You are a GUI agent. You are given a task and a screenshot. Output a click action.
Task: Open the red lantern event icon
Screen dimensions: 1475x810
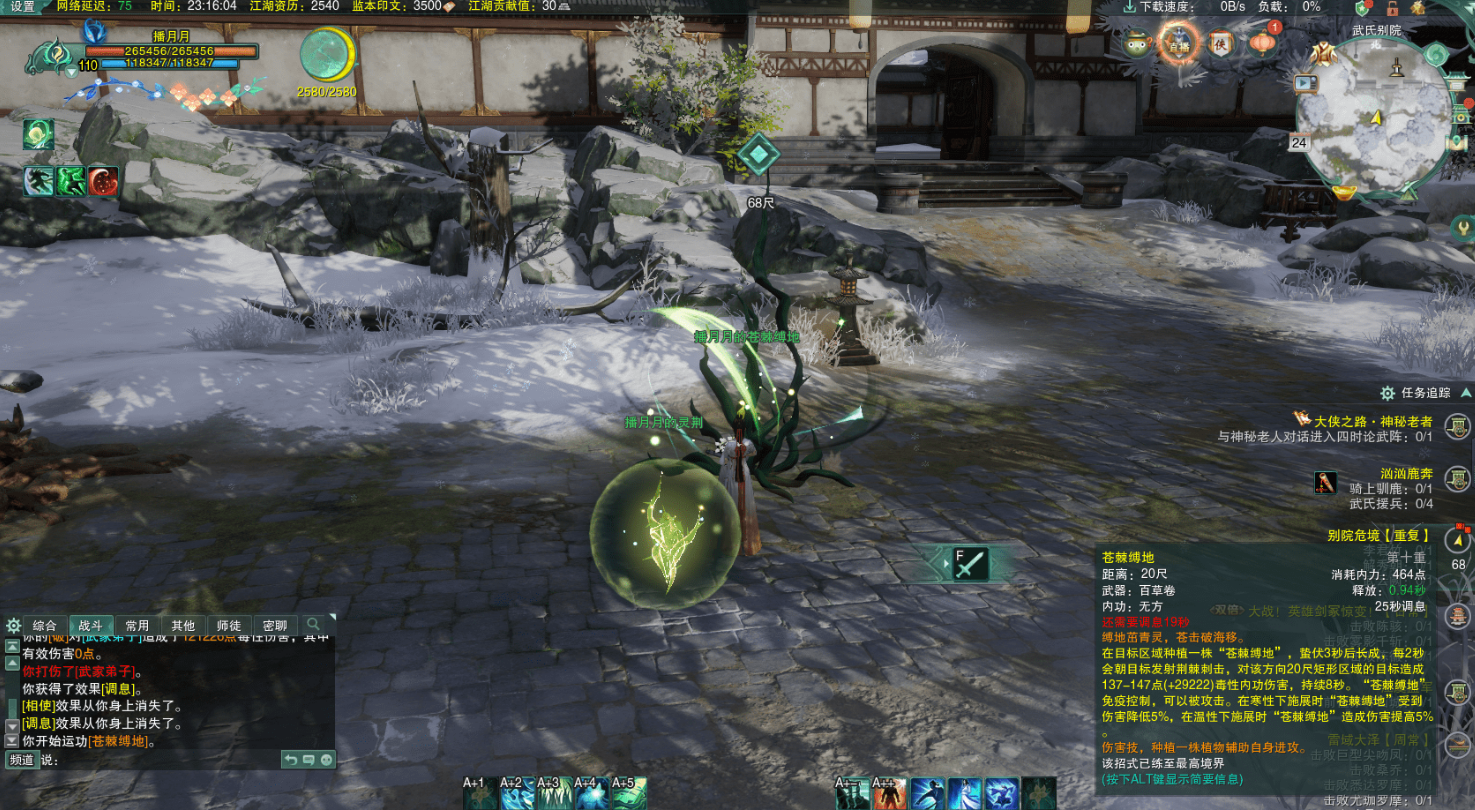(1262, 43)
